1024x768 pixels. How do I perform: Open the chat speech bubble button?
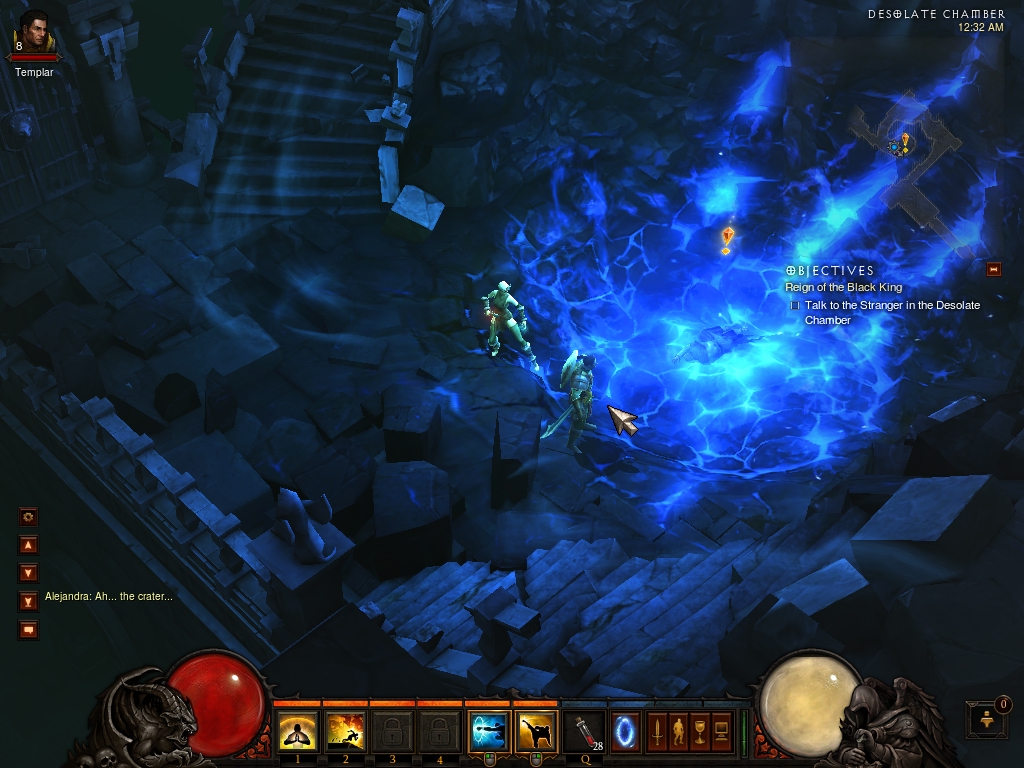pos(29,629)
